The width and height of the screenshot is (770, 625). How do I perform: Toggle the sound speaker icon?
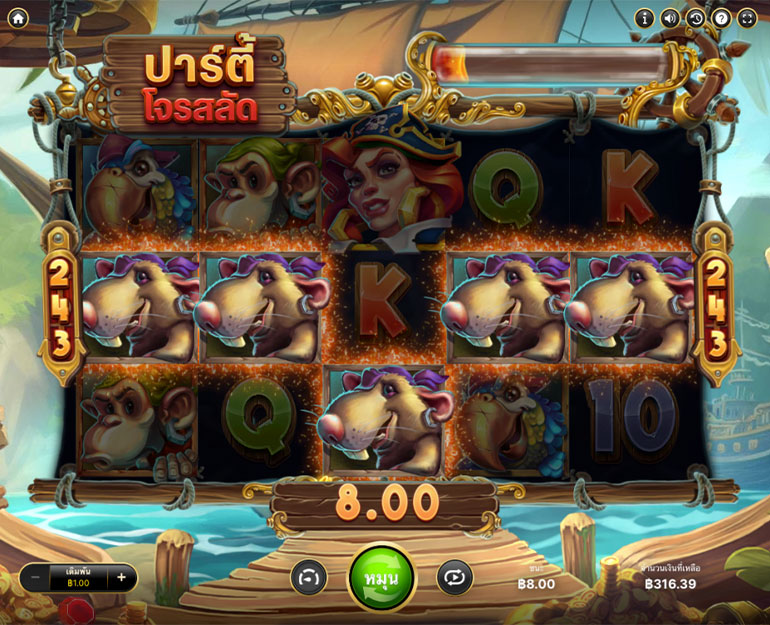670,18
